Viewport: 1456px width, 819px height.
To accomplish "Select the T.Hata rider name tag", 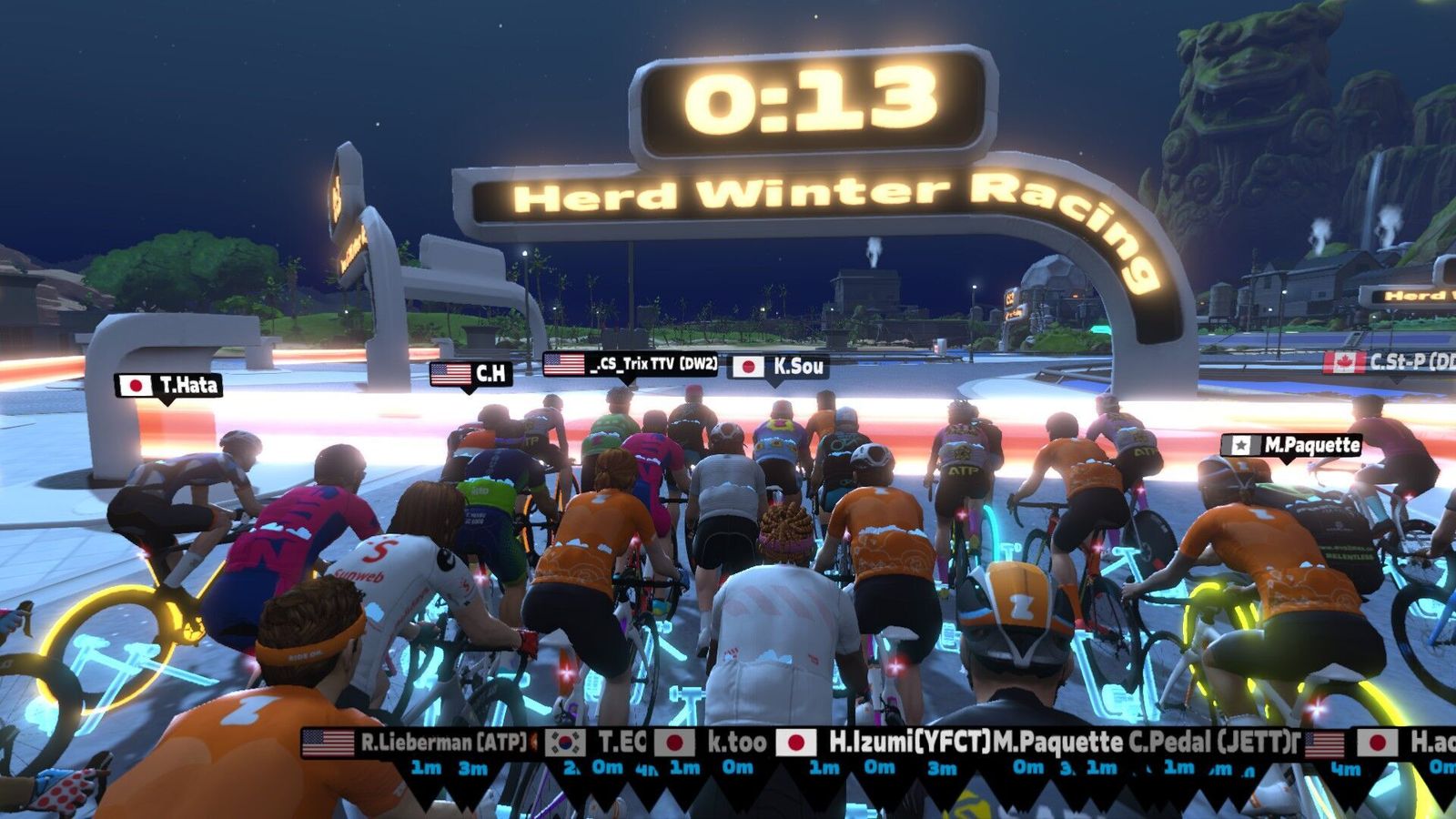I will pos(169,386).
